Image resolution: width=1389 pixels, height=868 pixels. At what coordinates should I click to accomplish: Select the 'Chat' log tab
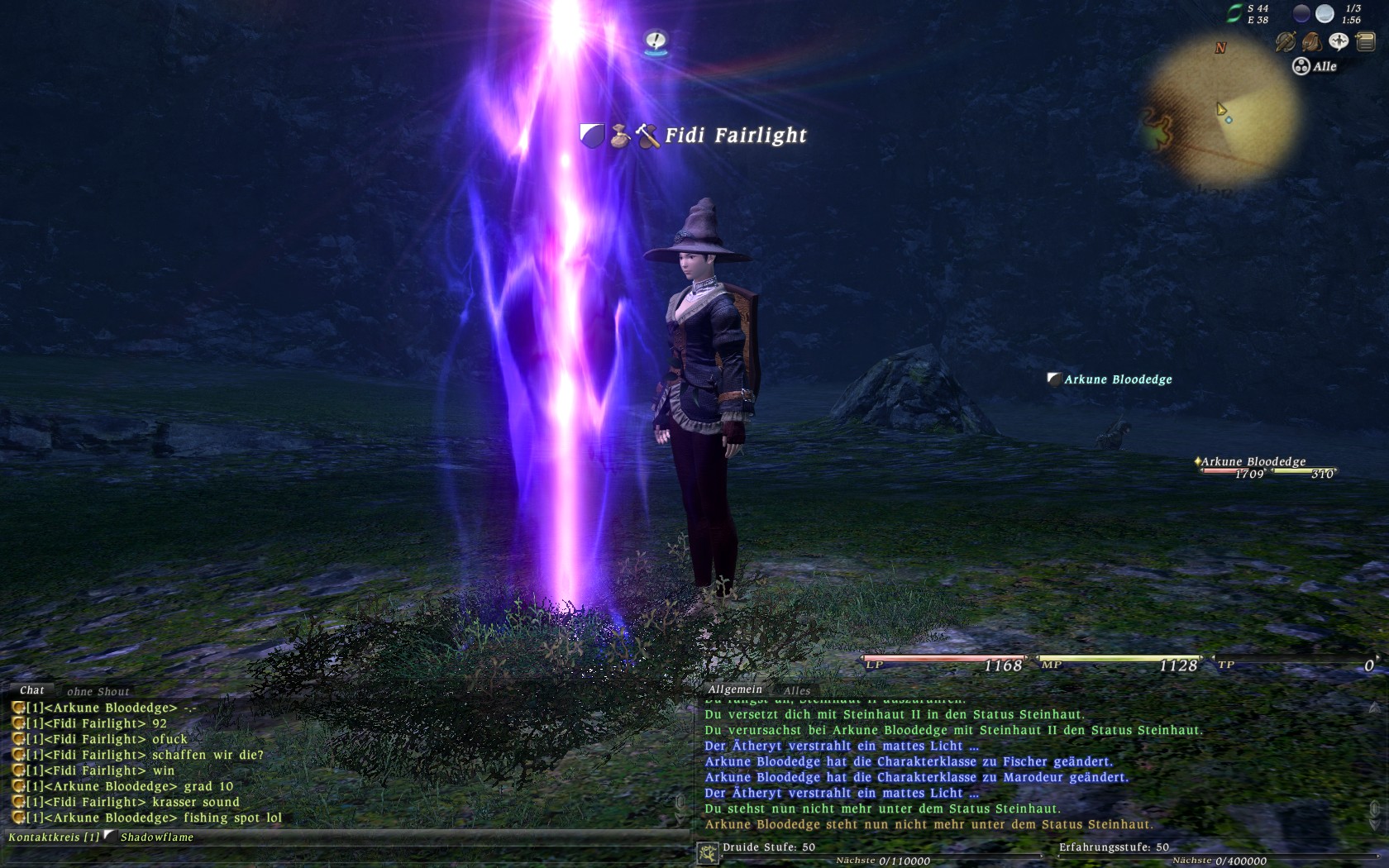point(32,690)
